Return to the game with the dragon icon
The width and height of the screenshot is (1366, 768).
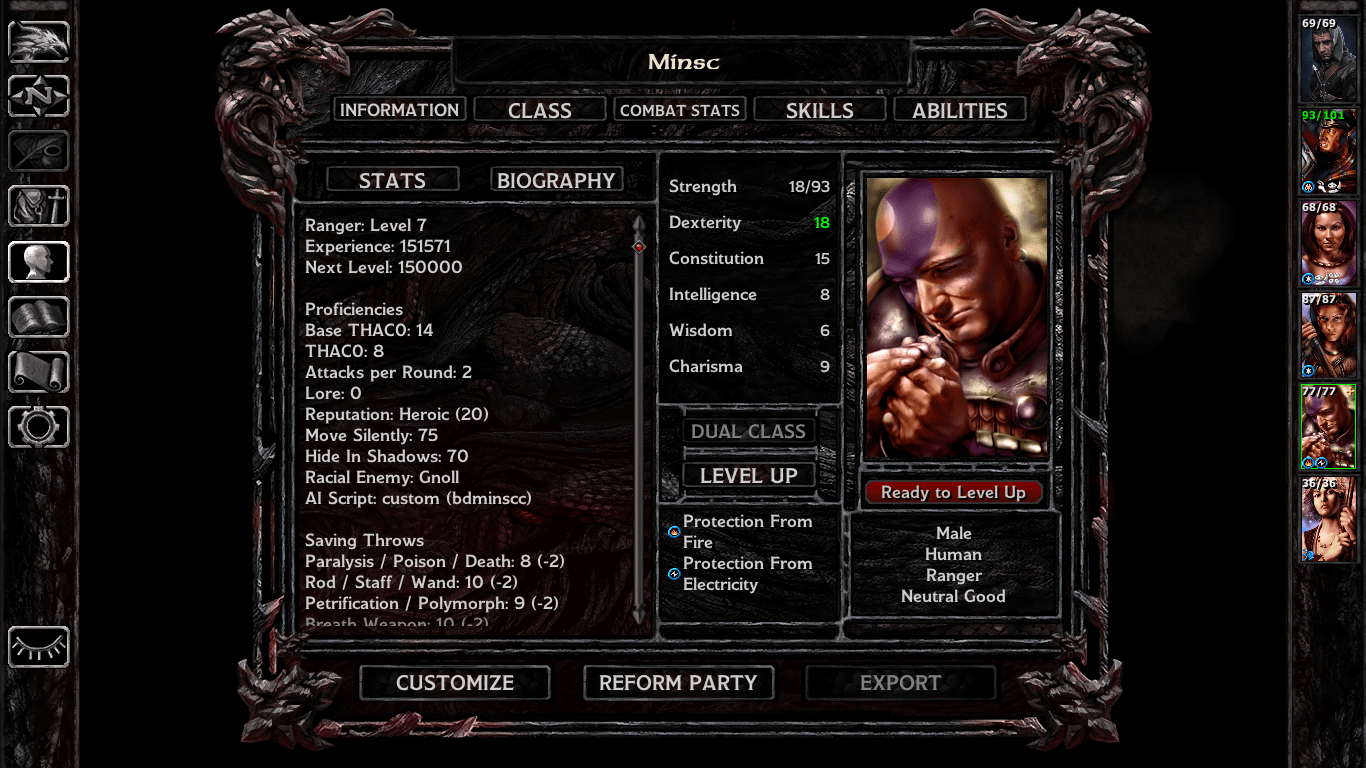tap(38, 41)
